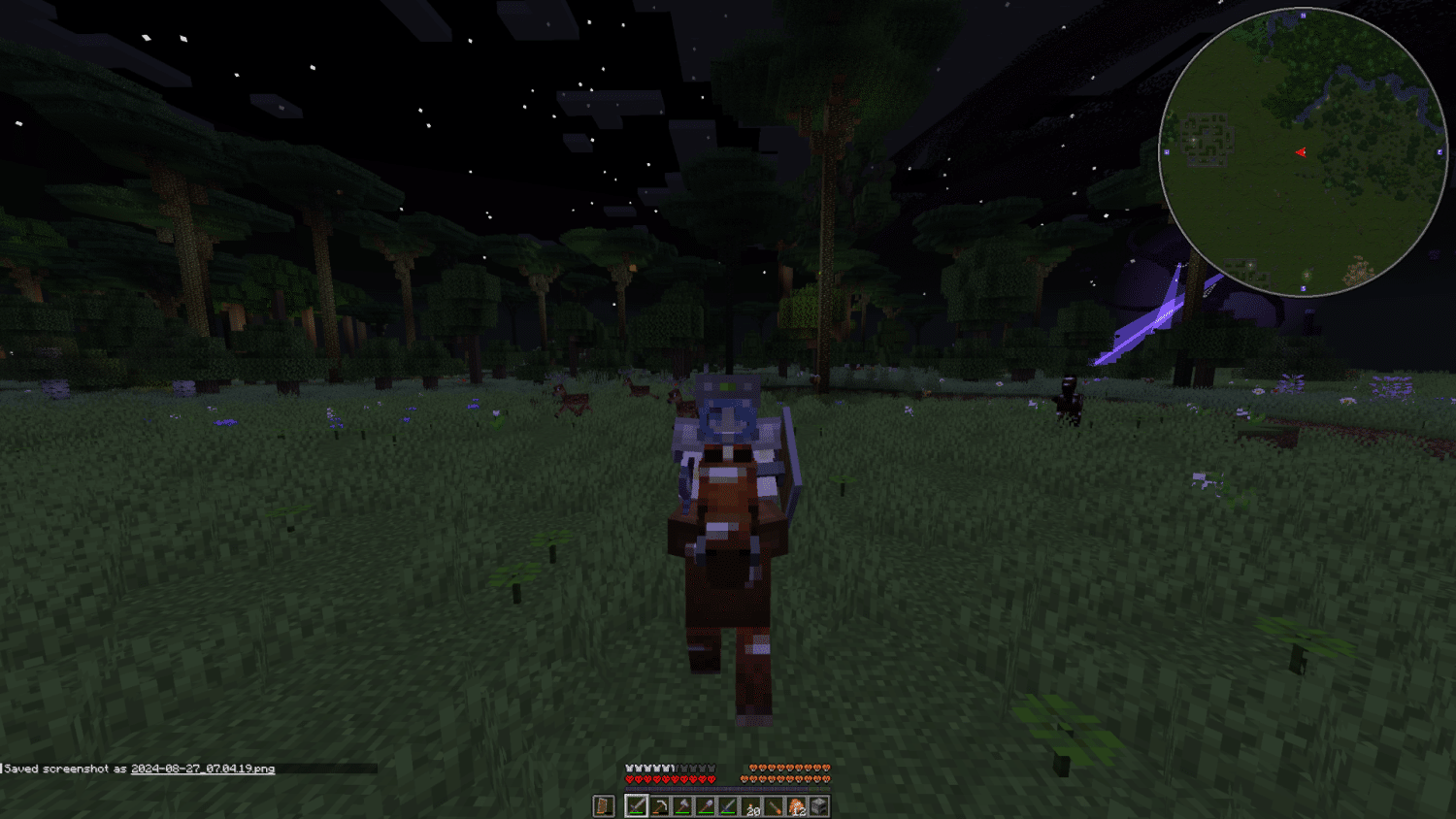Image resolution: width=1456 pixels, height=819 pixels.
Task: Click the W waypoint on the minimap's left edge
Action: click(x=1166, y=151)
